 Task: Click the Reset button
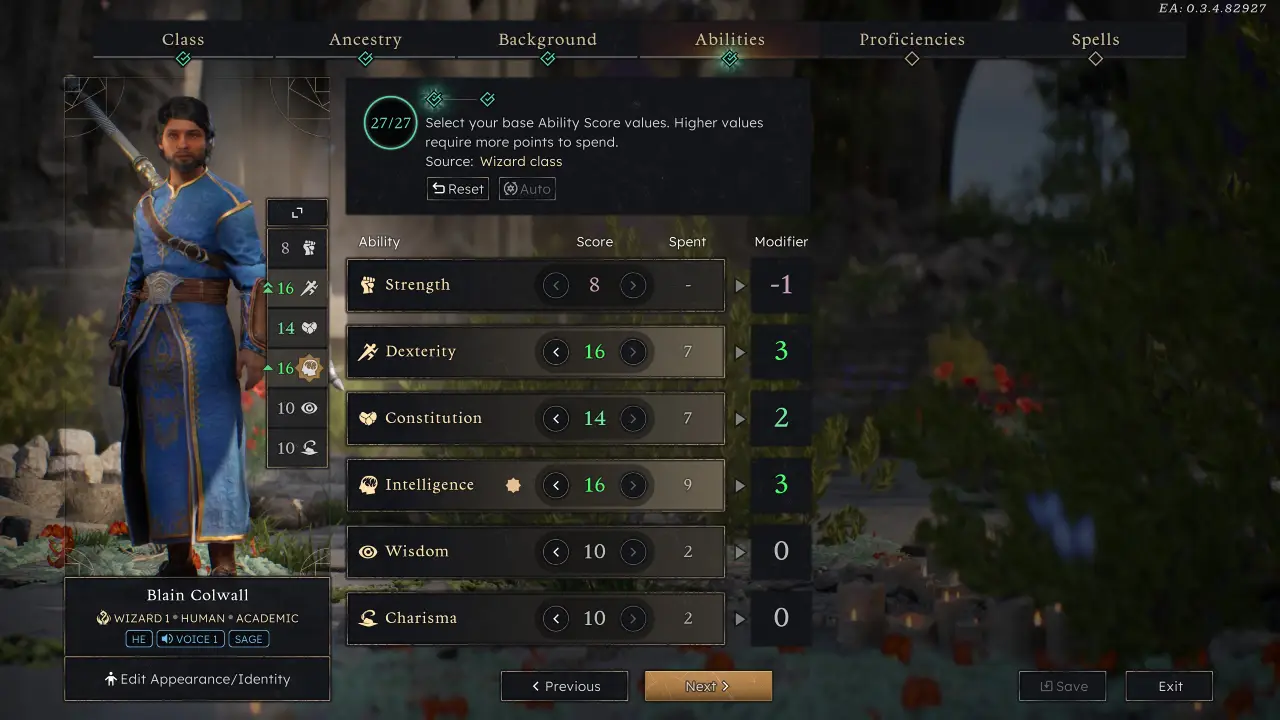point(457,188)
